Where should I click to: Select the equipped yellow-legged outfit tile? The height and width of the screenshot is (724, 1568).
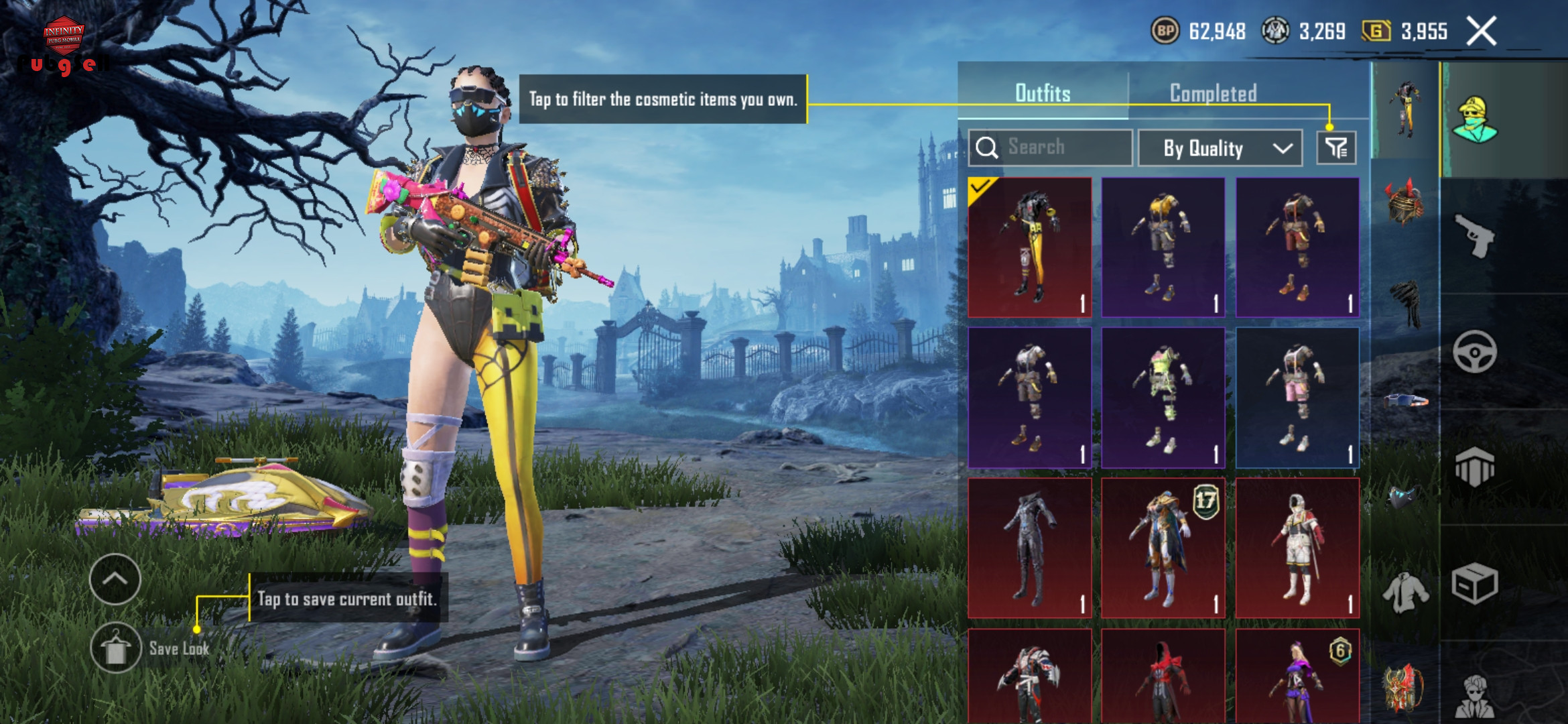[1030, 247]
